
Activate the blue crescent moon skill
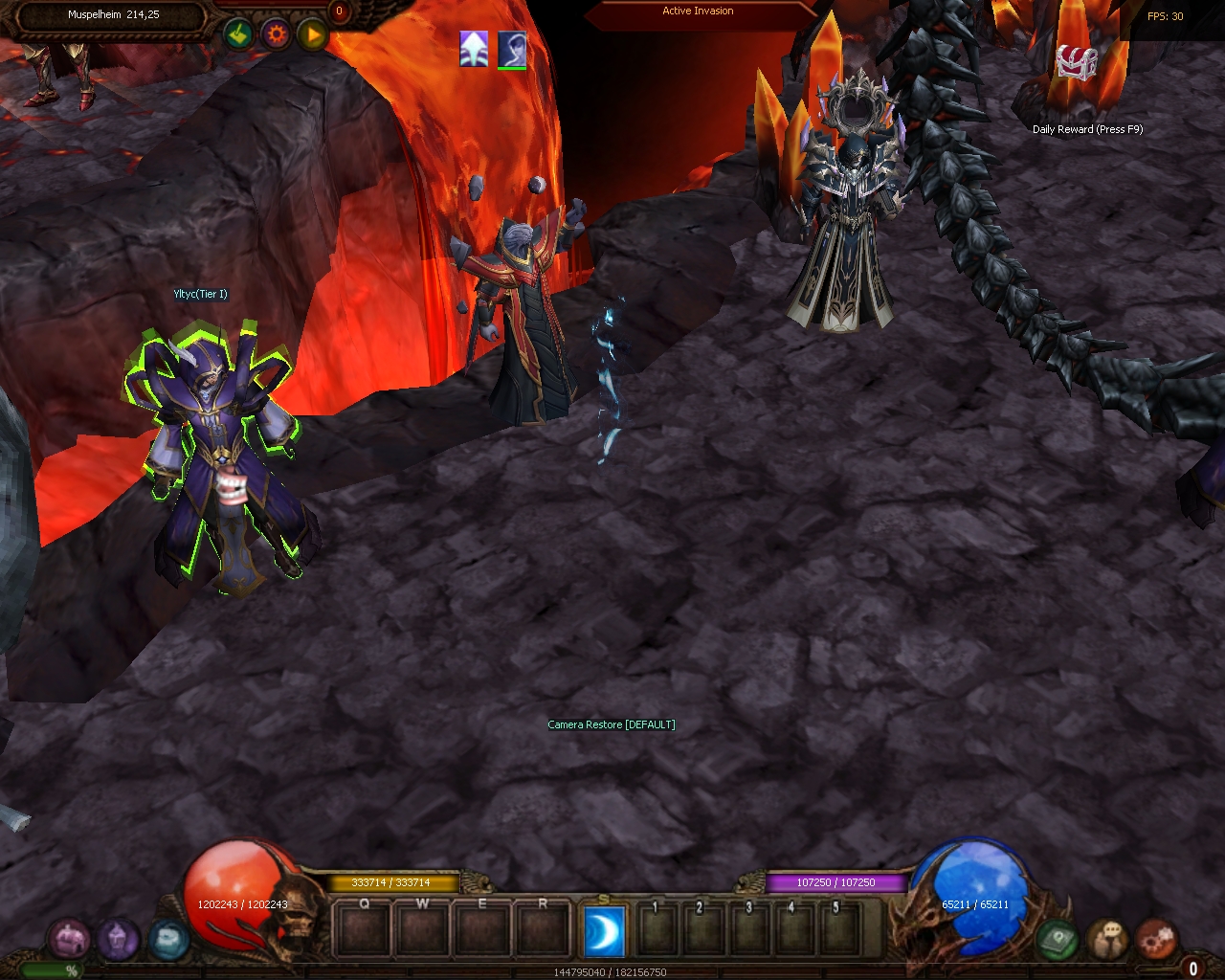604,931
